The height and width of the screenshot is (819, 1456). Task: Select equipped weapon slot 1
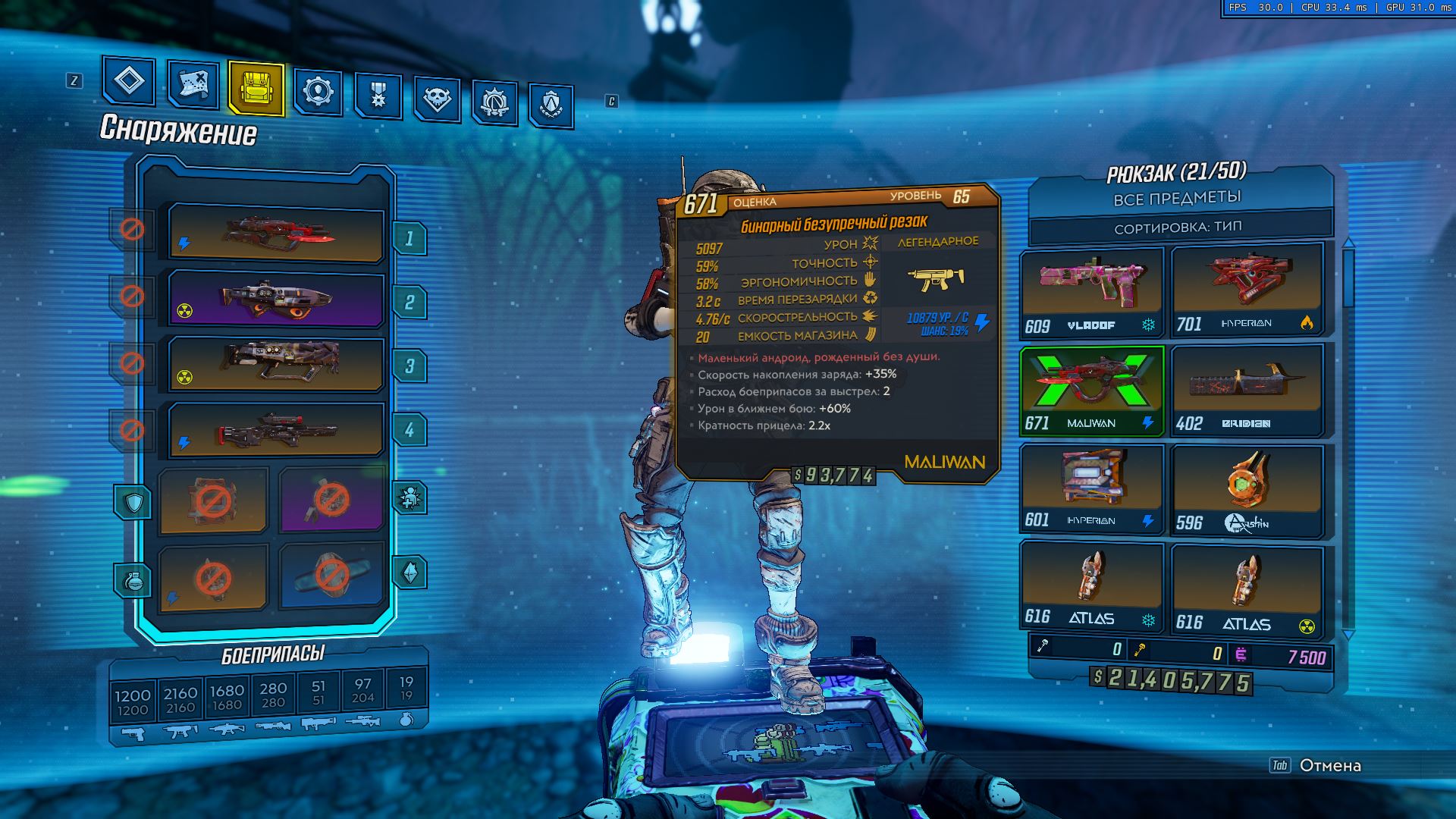tap(276, 233)
